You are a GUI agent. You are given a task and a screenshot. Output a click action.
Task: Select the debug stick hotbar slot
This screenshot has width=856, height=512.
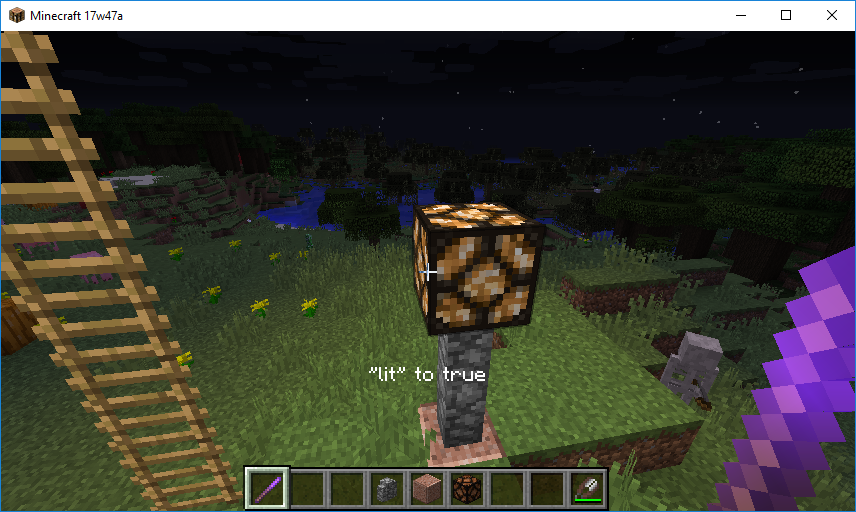[x=267, y=489]
